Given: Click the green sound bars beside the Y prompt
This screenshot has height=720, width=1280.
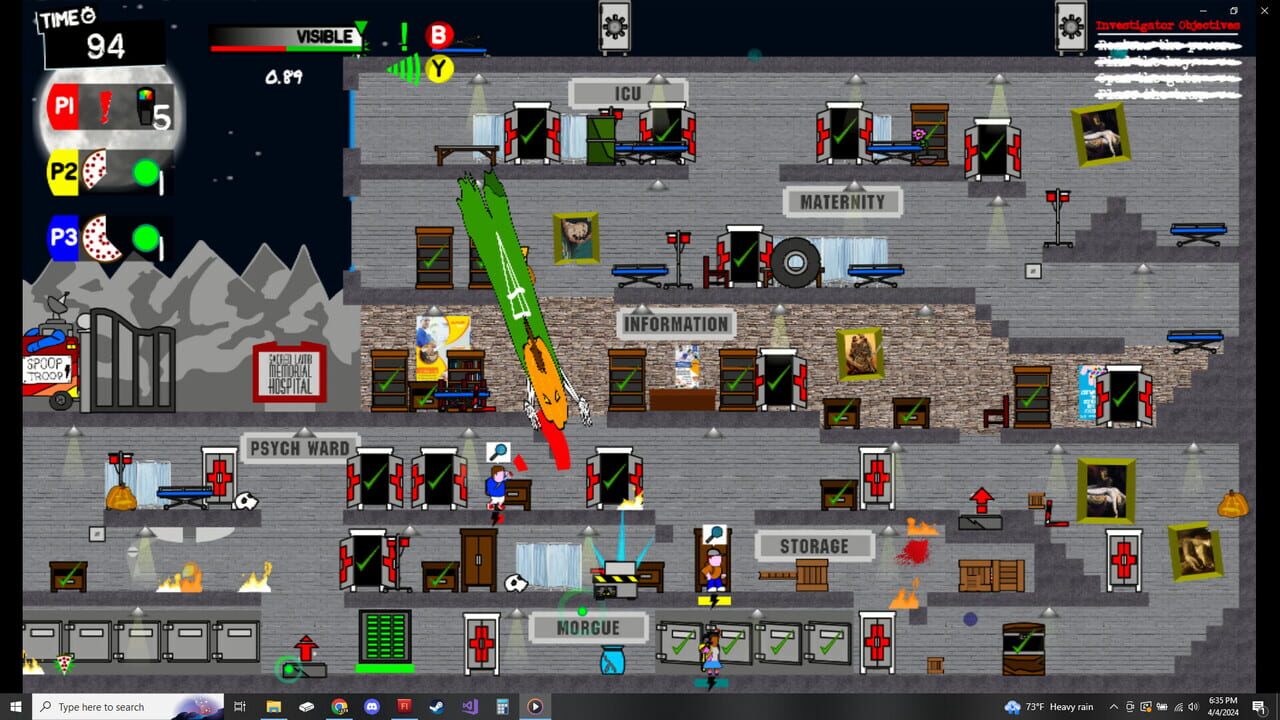Looking at the screenshot, I should (x=405, y=68).
